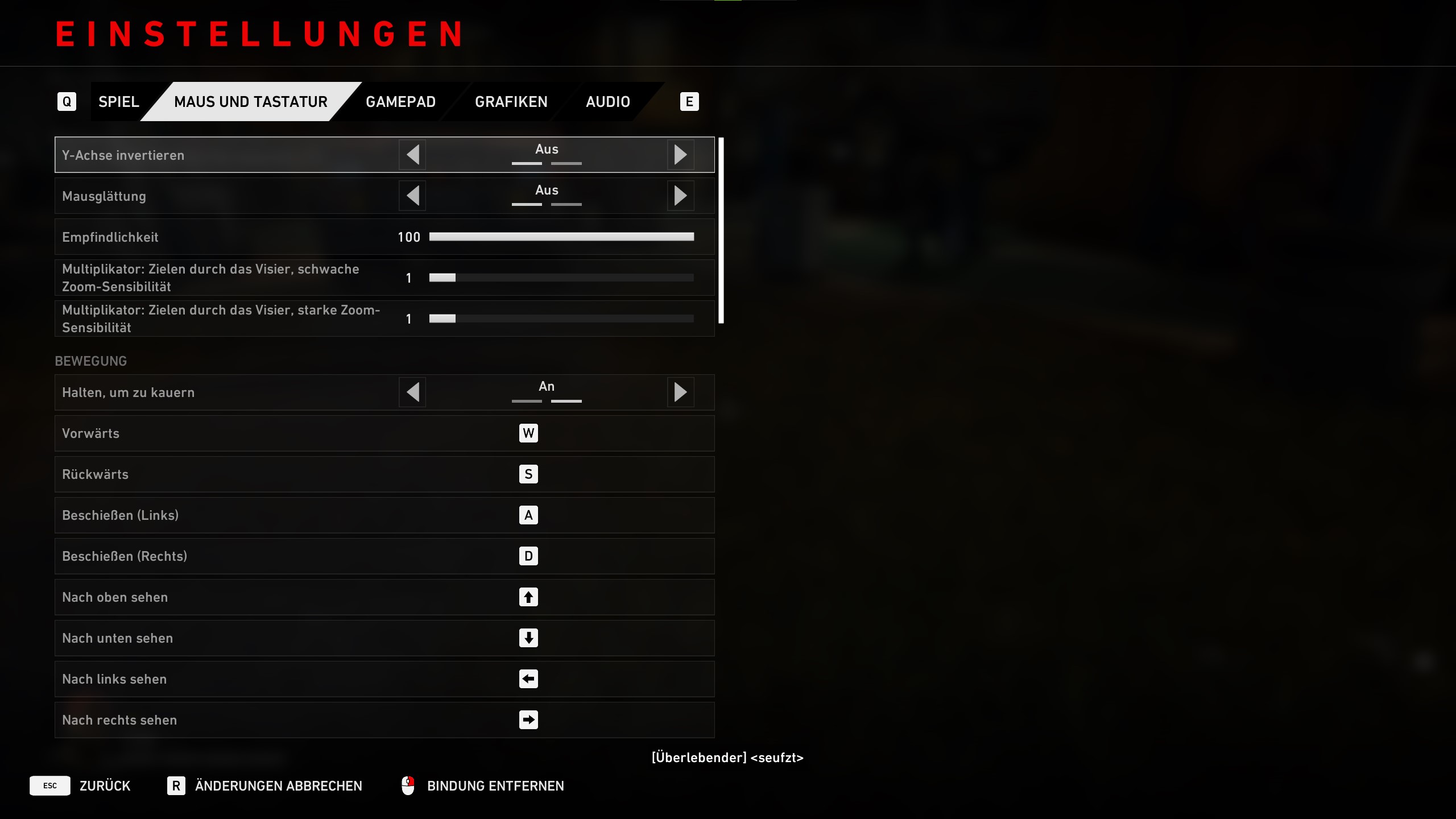Click left arrow for Mausglättung
Screen dimensions: 1456x819
413,196
